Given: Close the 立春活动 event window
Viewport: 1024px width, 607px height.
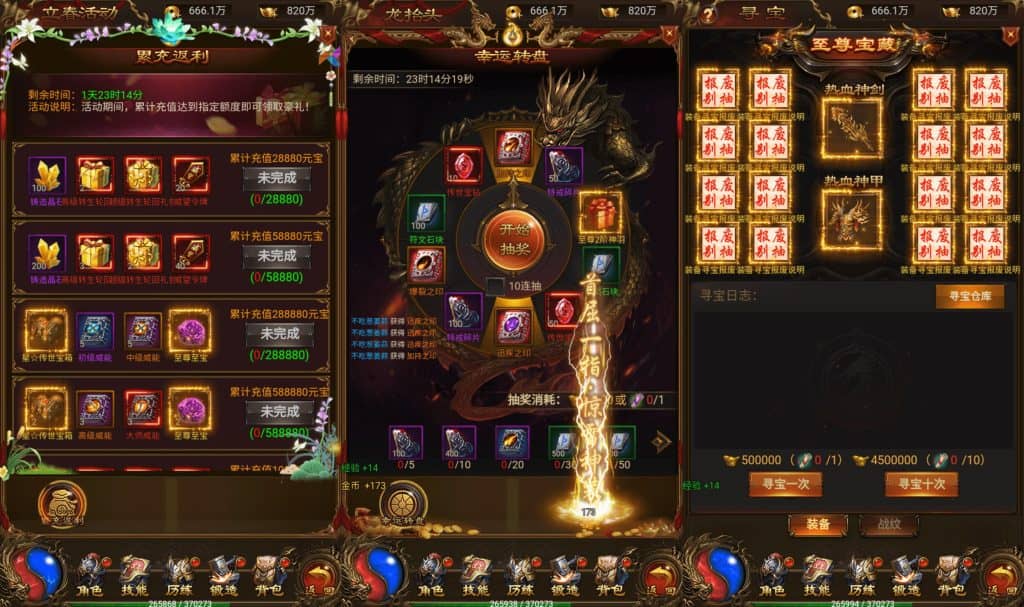Looking at the screenshot, I should (329, 34).
